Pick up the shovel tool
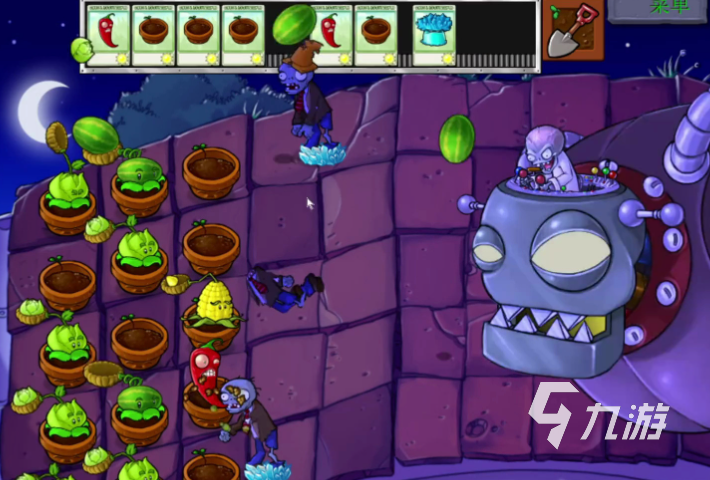This screenshot has width=710, height=480. [x=573, y=30]
